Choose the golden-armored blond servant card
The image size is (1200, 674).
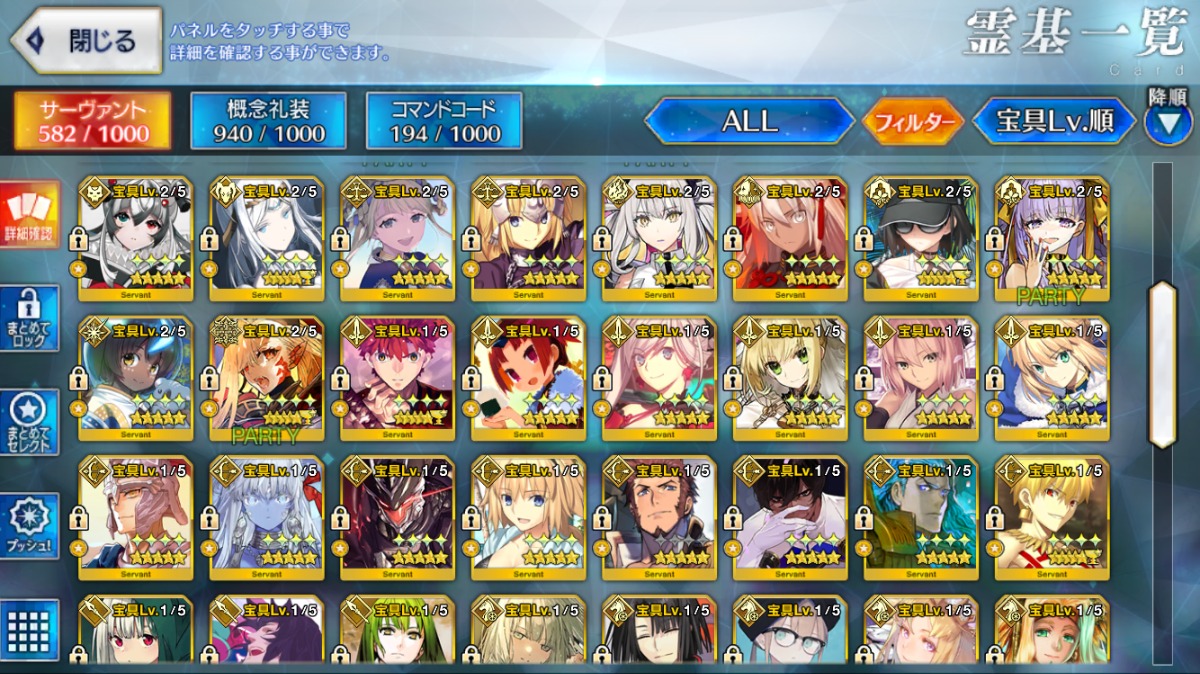pyautogui.click(x=1052, y=514)
